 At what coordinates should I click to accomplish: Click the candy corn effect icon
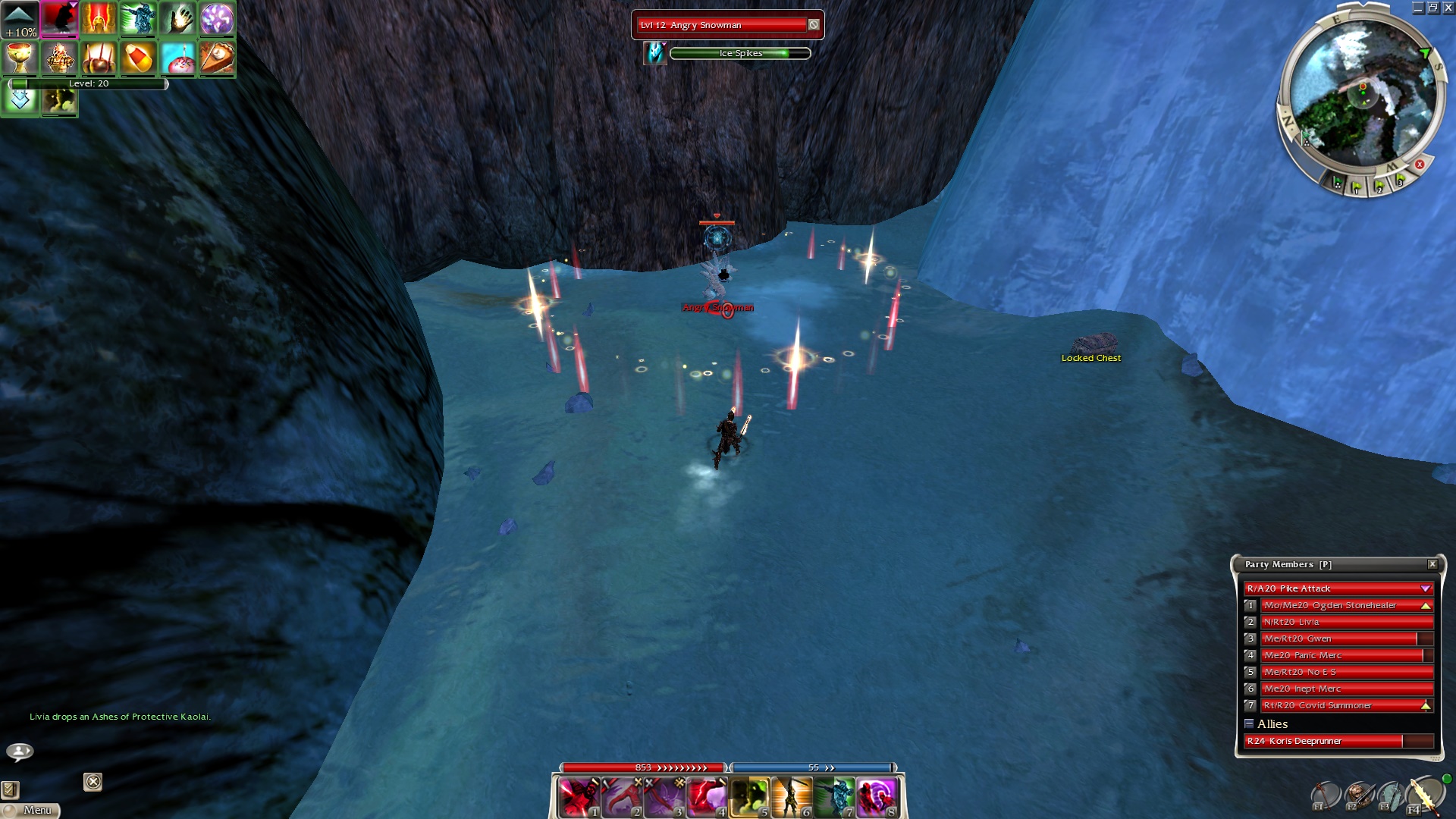(x=138, y=58)
